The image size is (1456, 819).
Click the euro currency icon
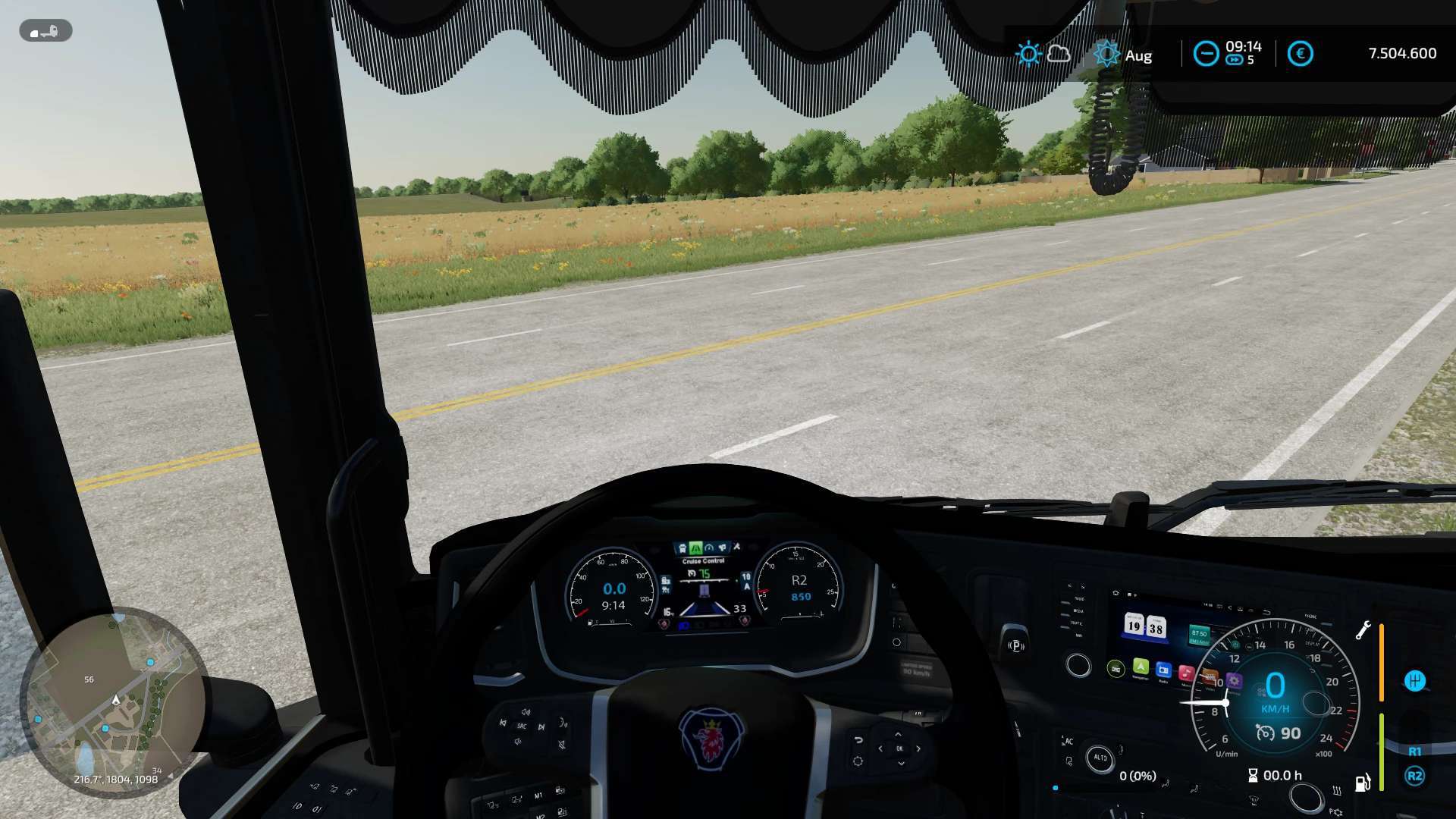tap(1300, 54)
